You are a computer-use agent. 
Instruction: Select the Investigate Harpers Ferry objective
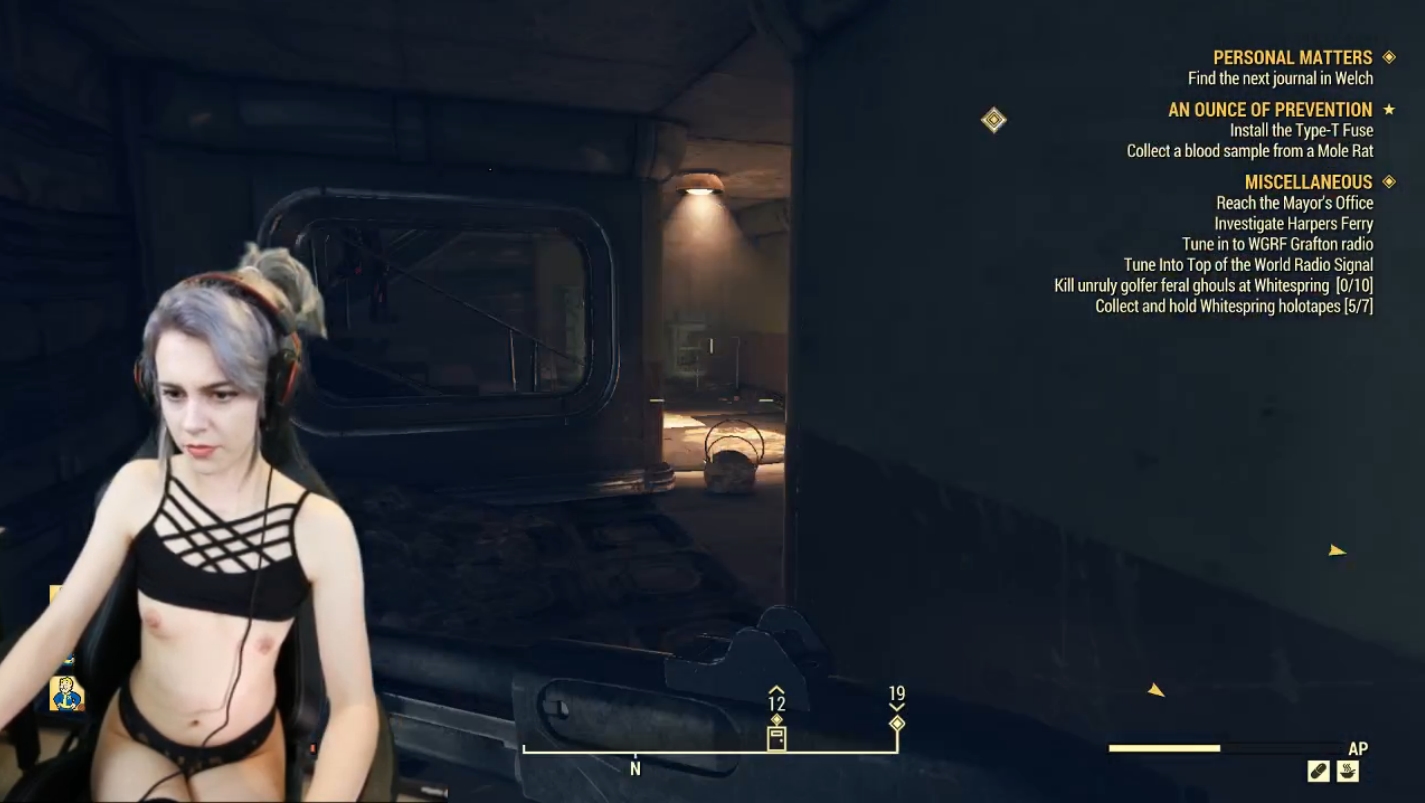click(x=1293, y=224)
